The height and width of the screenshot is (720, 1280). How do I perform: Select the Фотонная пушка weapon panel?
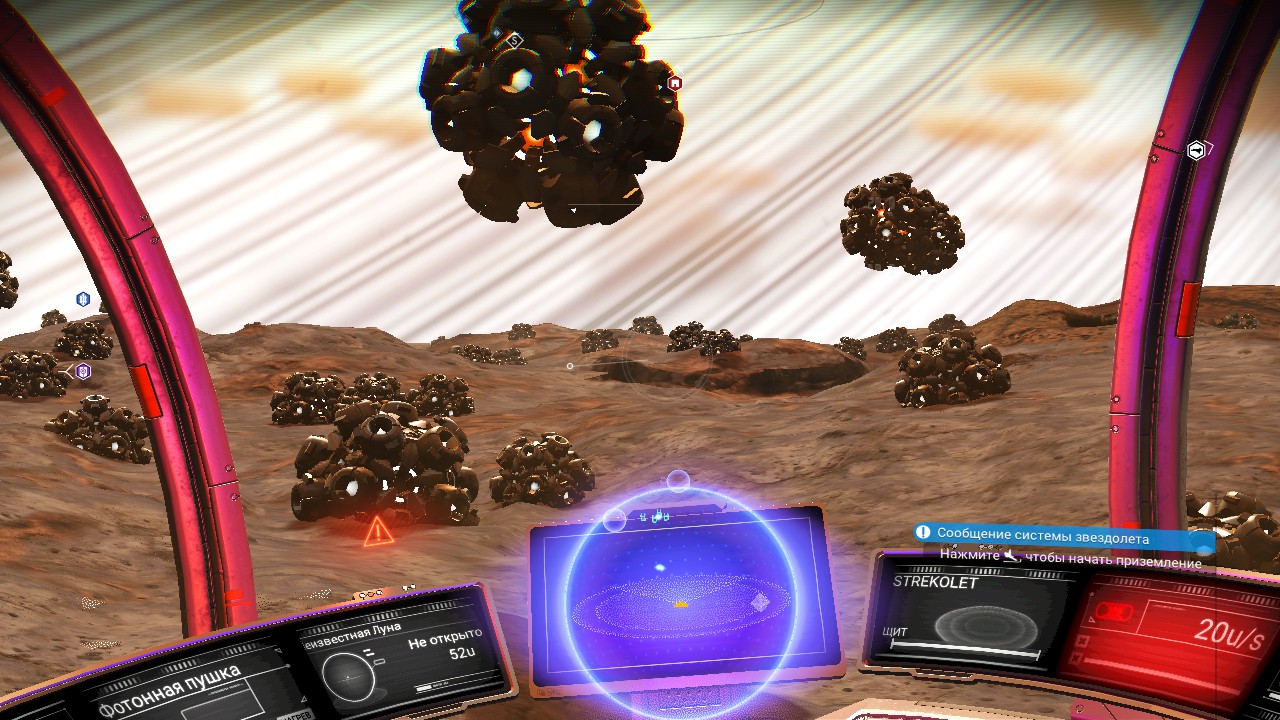175,685
